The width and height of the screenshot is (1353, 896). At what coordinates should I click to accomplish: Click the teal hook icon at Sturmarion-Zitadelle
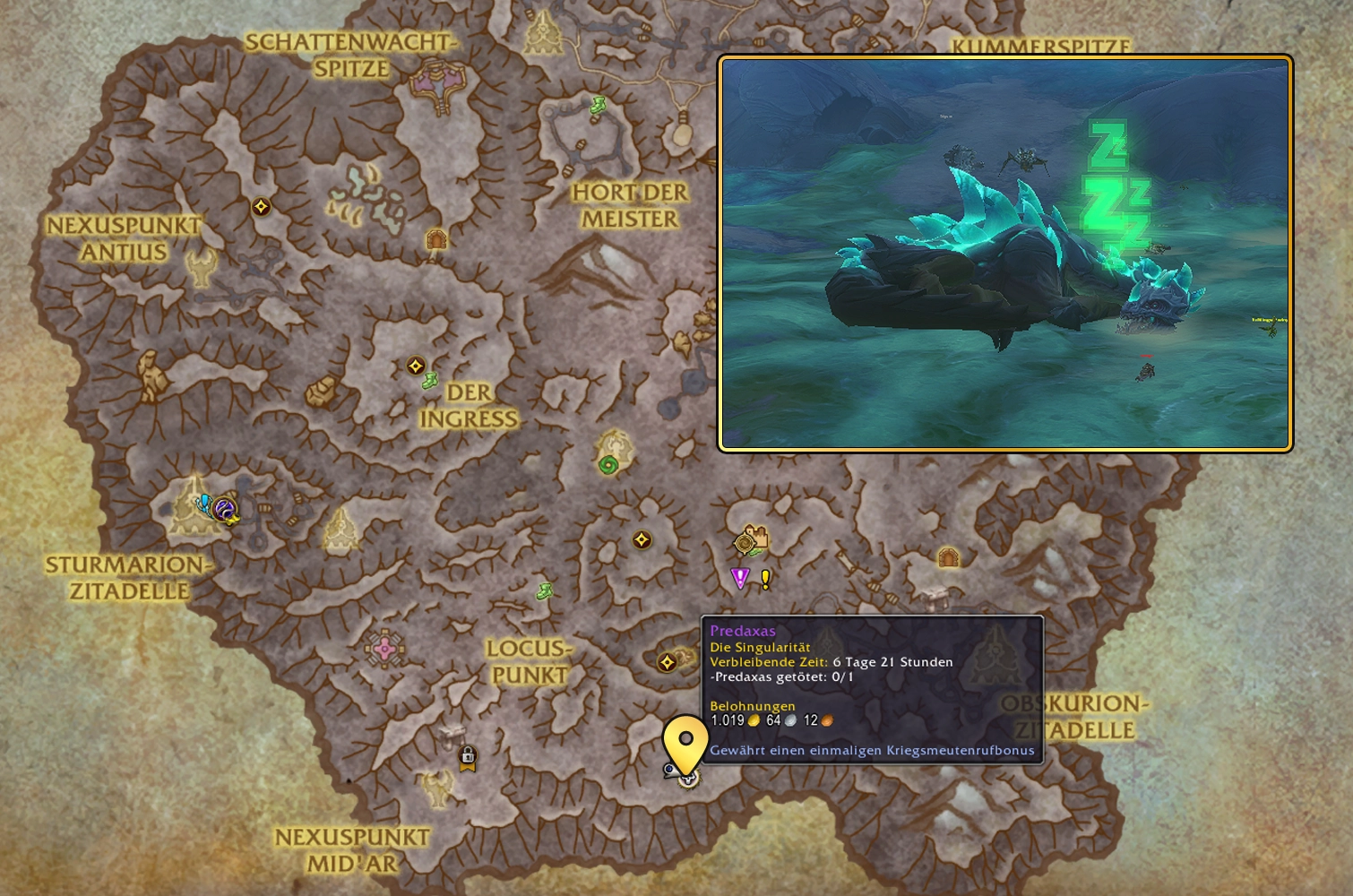pos(204,504)
